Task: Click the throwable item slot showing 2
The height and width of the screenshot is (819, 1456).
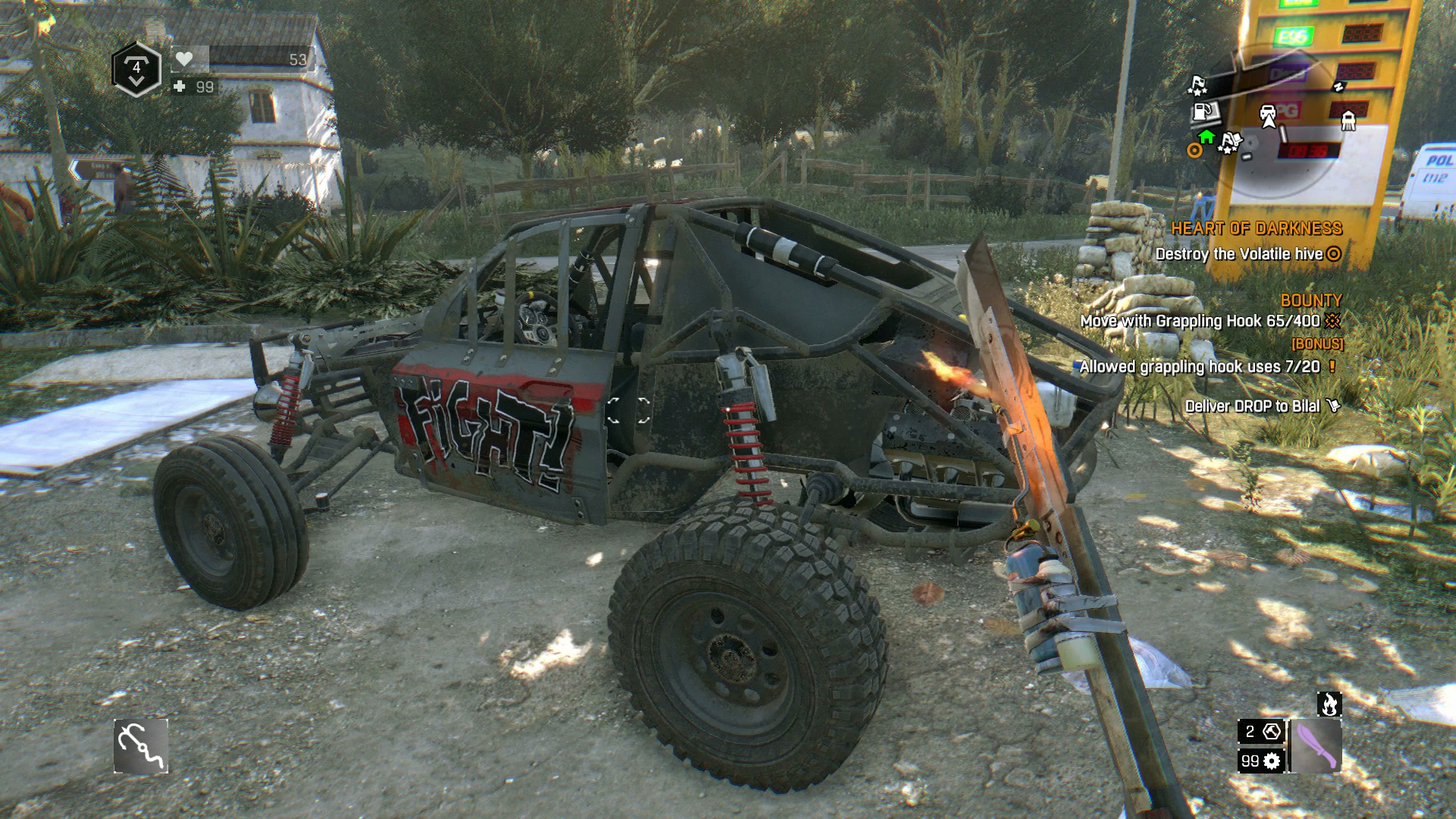Action: (x=1261, y=732)
